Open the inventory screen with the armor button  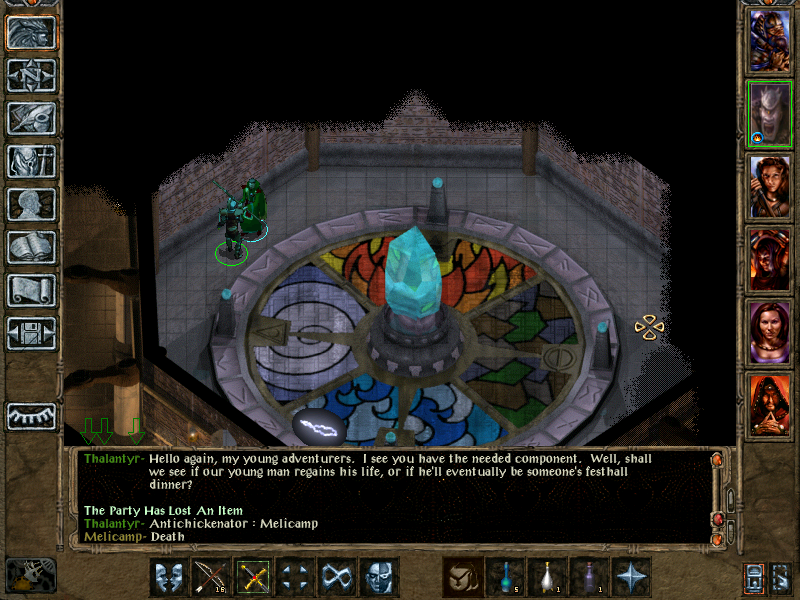[32, 161]
